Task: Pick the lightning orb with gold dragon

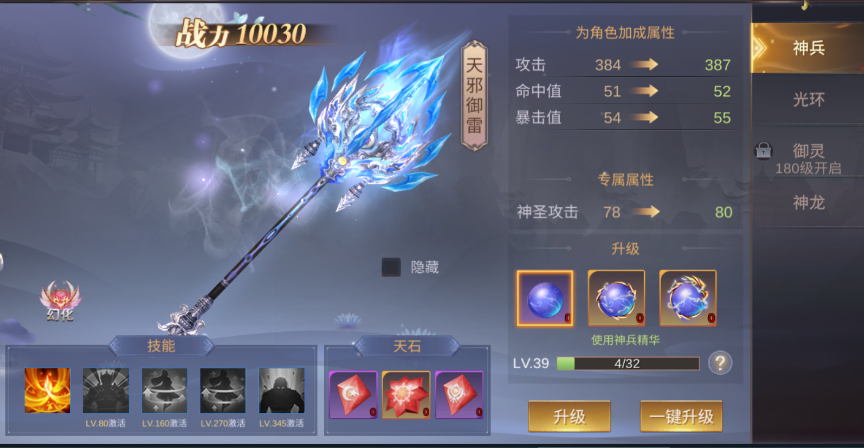Action: click(688, 298)
